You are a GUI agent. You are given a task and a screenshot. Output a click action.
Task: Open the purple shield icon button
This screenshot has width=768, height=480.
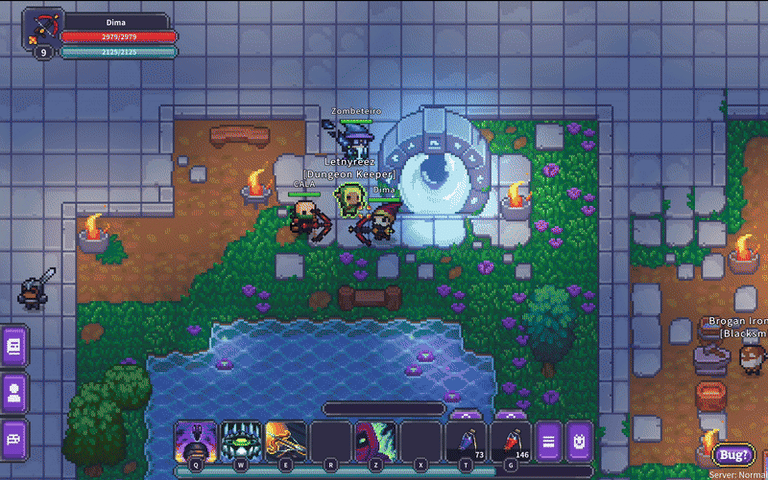(x=580, y=440)
